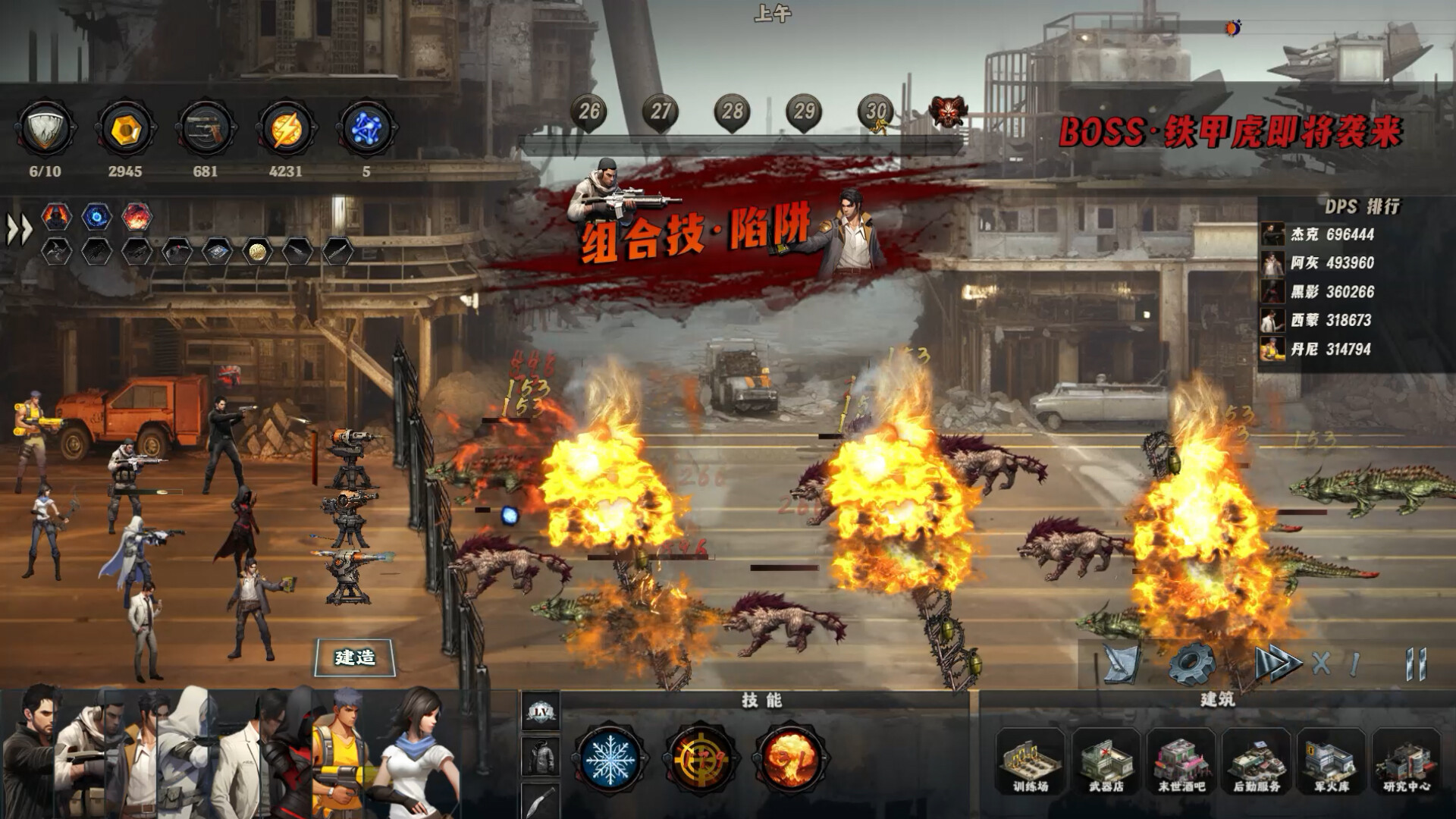Open settings with the gear icon
This screenshot has width=1456, height=819.
pos(1191,664)
